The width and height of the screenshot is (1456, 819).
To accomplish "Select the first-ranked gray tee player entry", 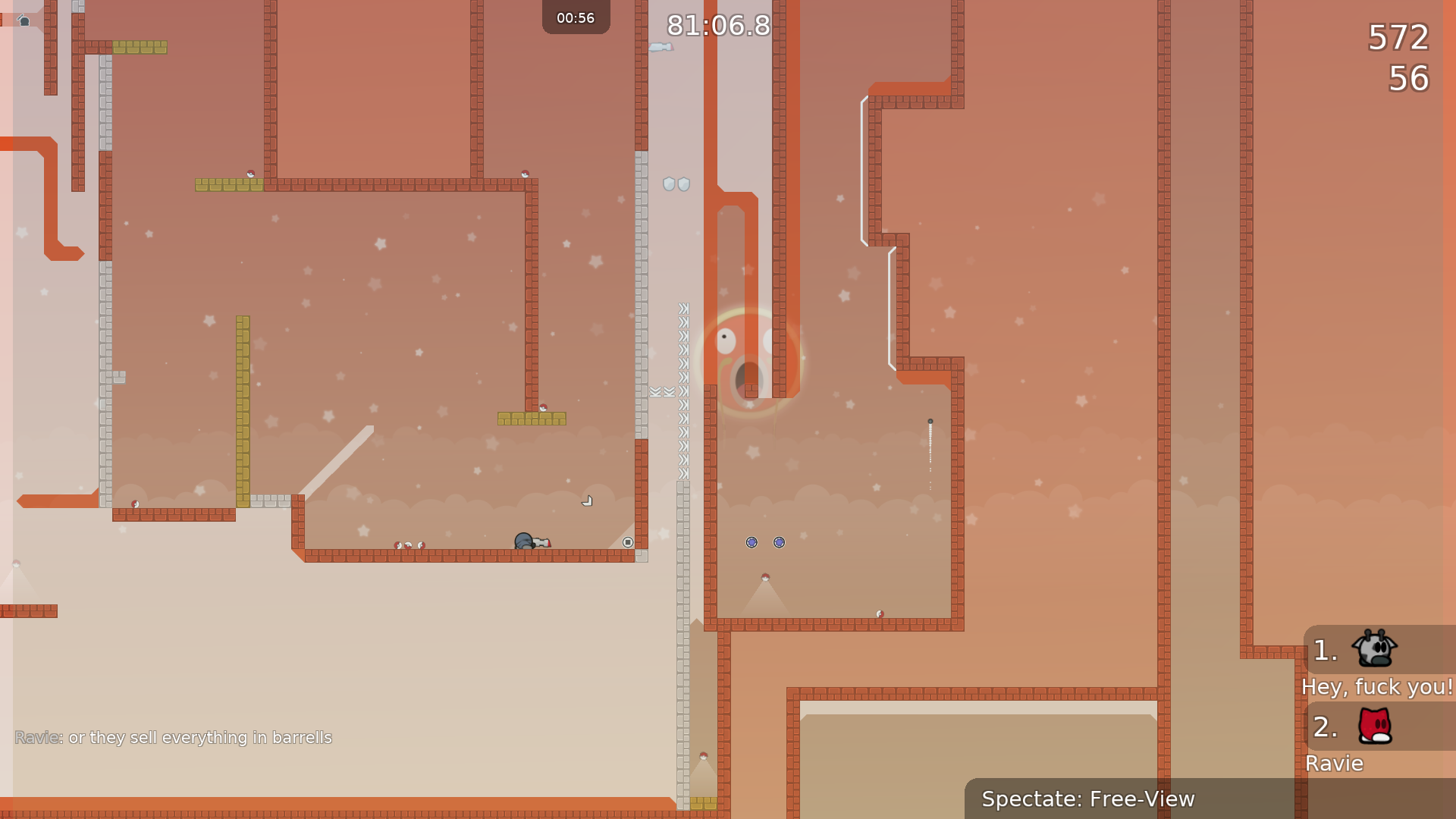I will pyautogui.click(x=1374, y=650).
